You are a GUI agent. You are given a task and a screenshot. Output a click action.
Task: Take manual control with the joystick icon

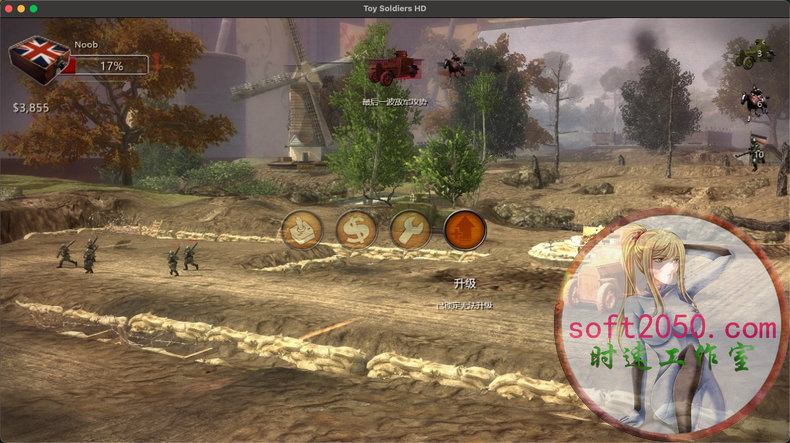pyautogui.click(x=301, y=230)
